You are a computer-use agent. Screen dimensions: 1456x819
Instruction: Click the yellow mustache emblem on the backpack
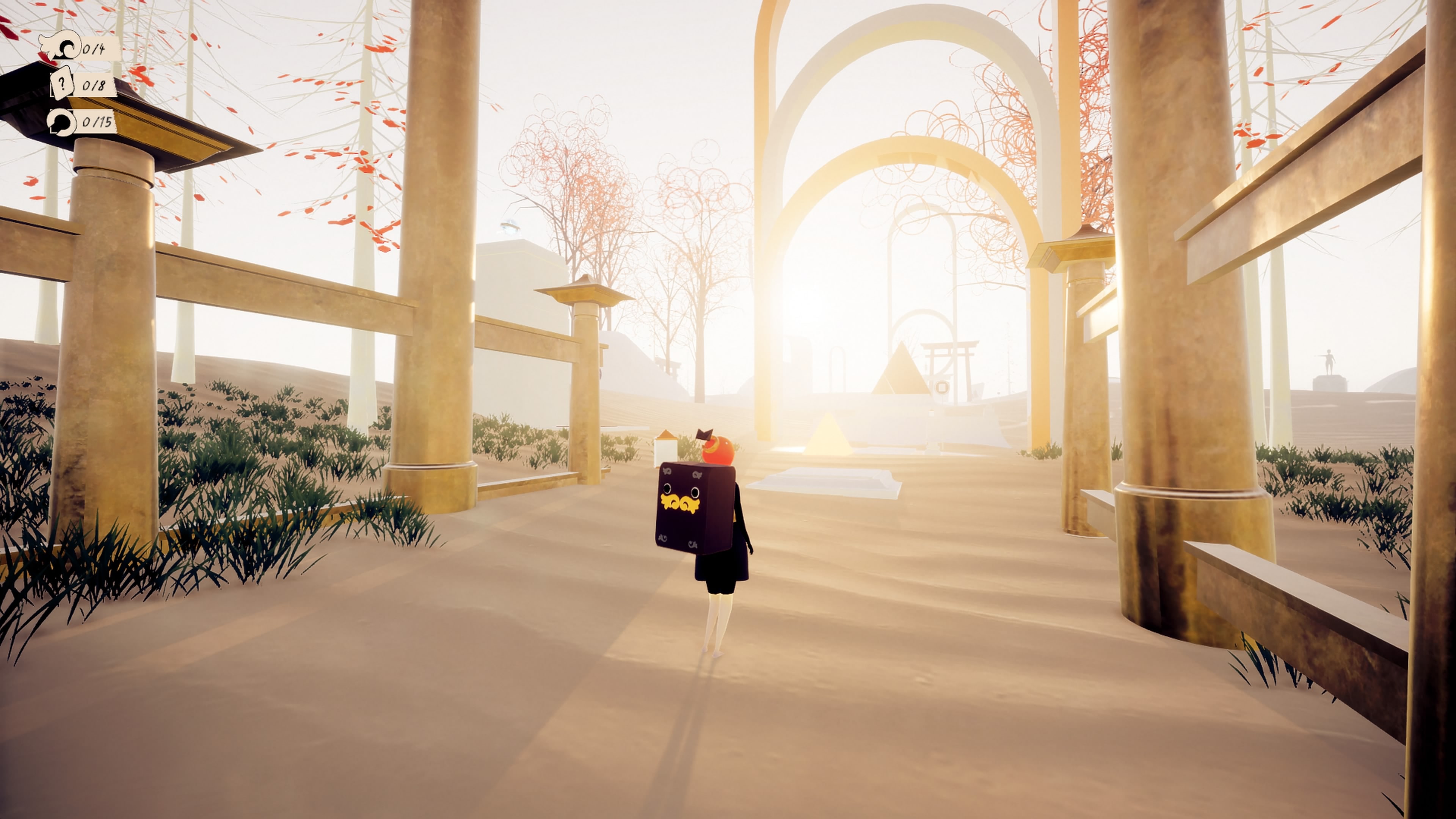click(x=680, y=503)
